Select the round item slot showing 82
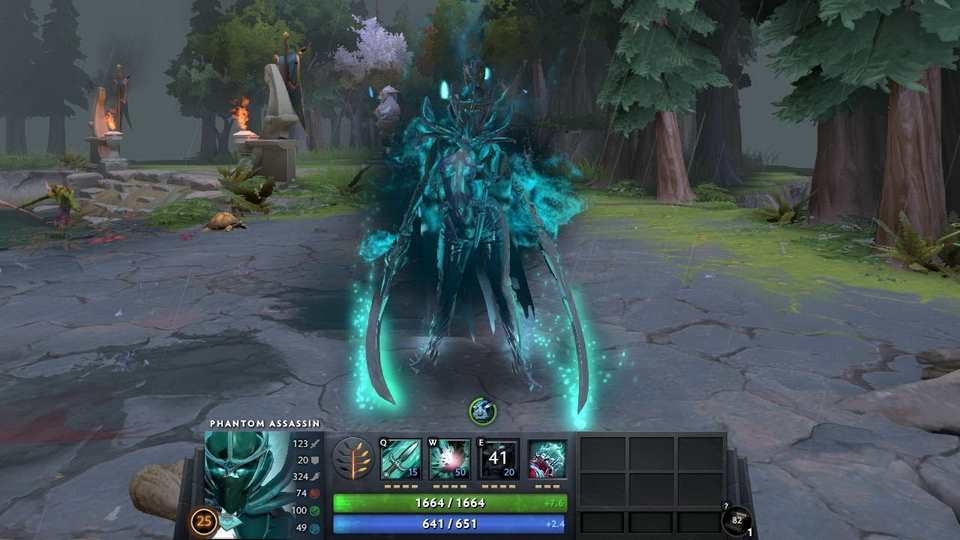Image resolution: width=960 pixels, height=540 pixels. click(736, 521)
